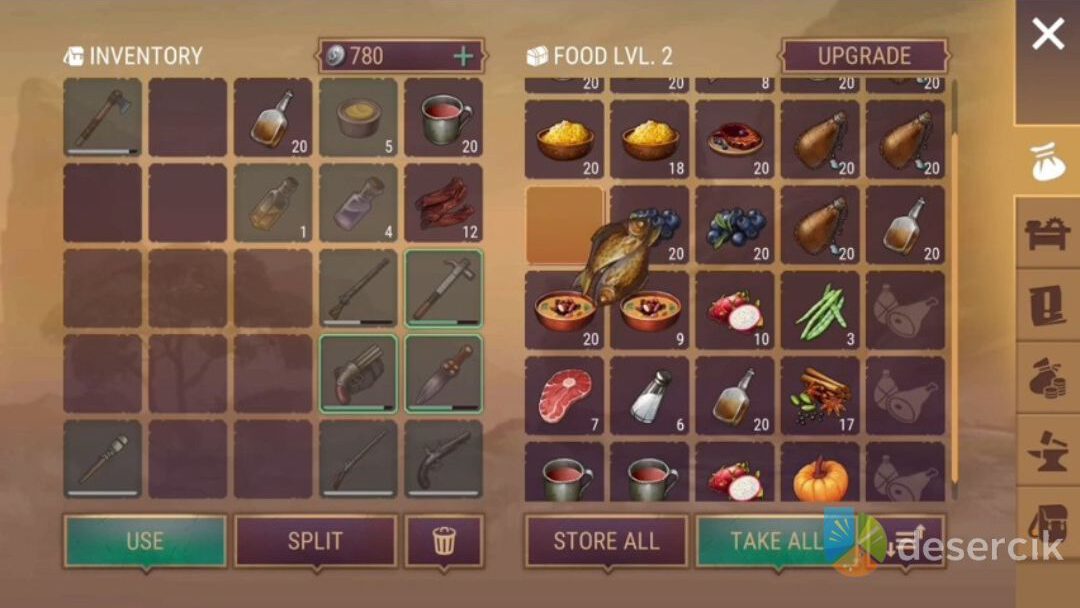Split the selected item stack
Screen dimensions: 1080x608
point(315,541)
